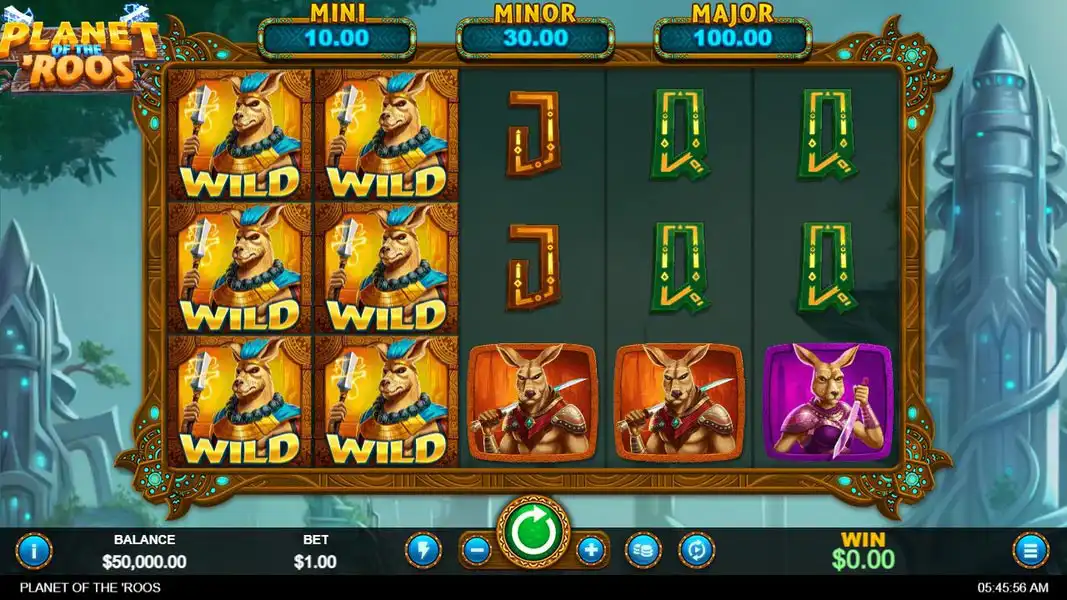Activate the lightning bolt turbo mode
The height and width of the screenshot is (600, 1067).
click(422, 549)
